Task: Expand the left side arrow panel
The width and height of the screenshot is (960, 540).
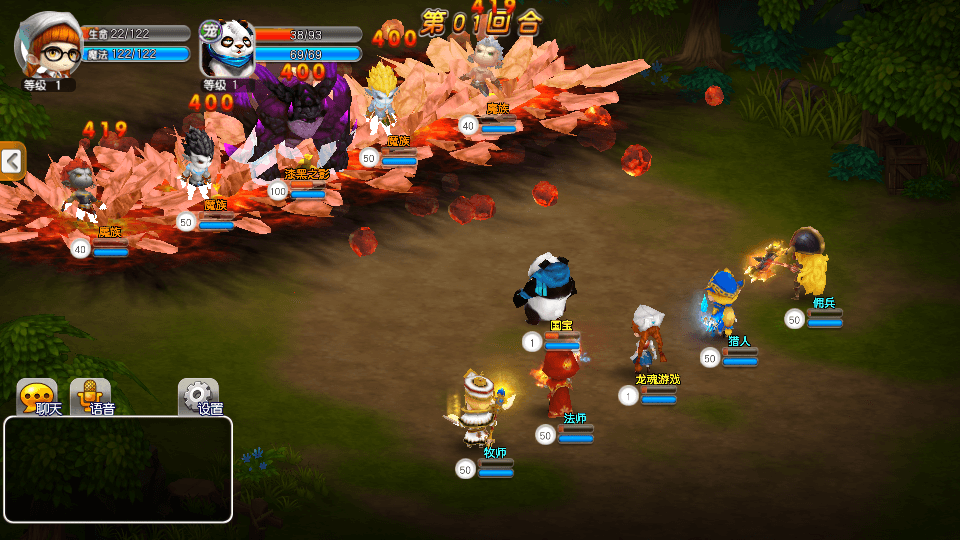Action: pos(12,161)
